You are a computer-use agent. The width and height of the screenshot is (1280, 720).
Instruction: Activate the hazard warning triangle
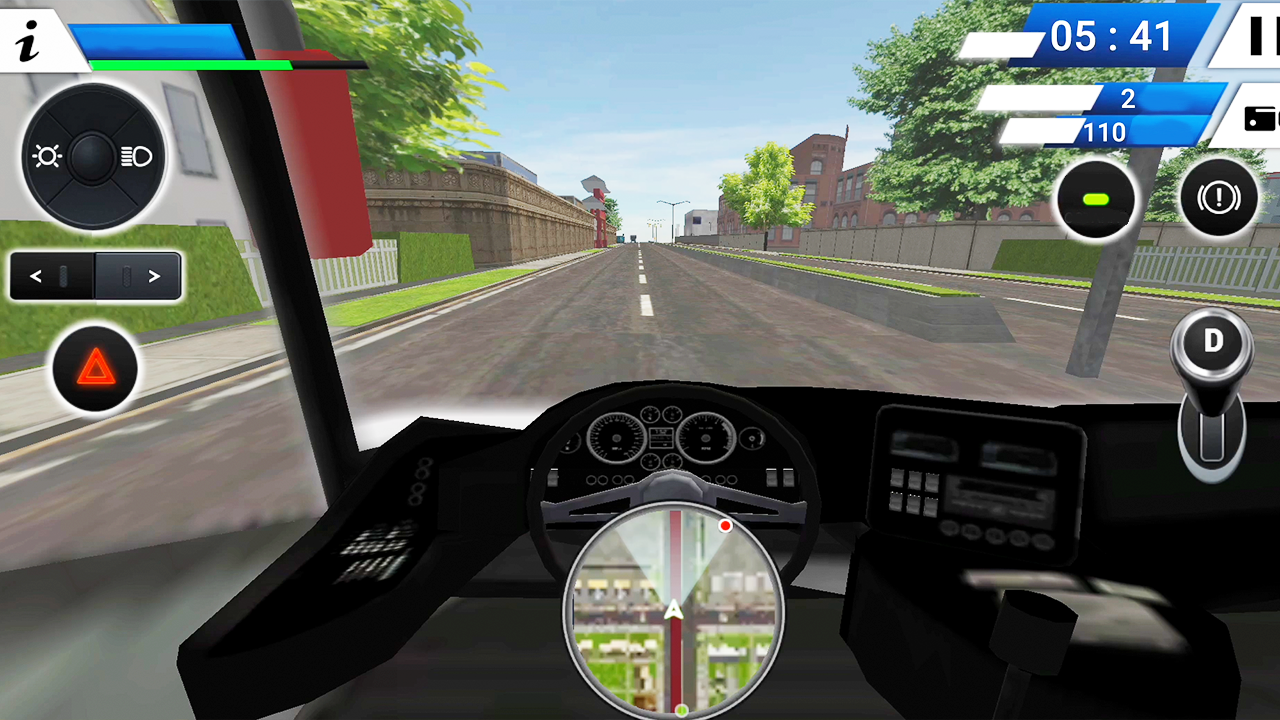(95, 369)
